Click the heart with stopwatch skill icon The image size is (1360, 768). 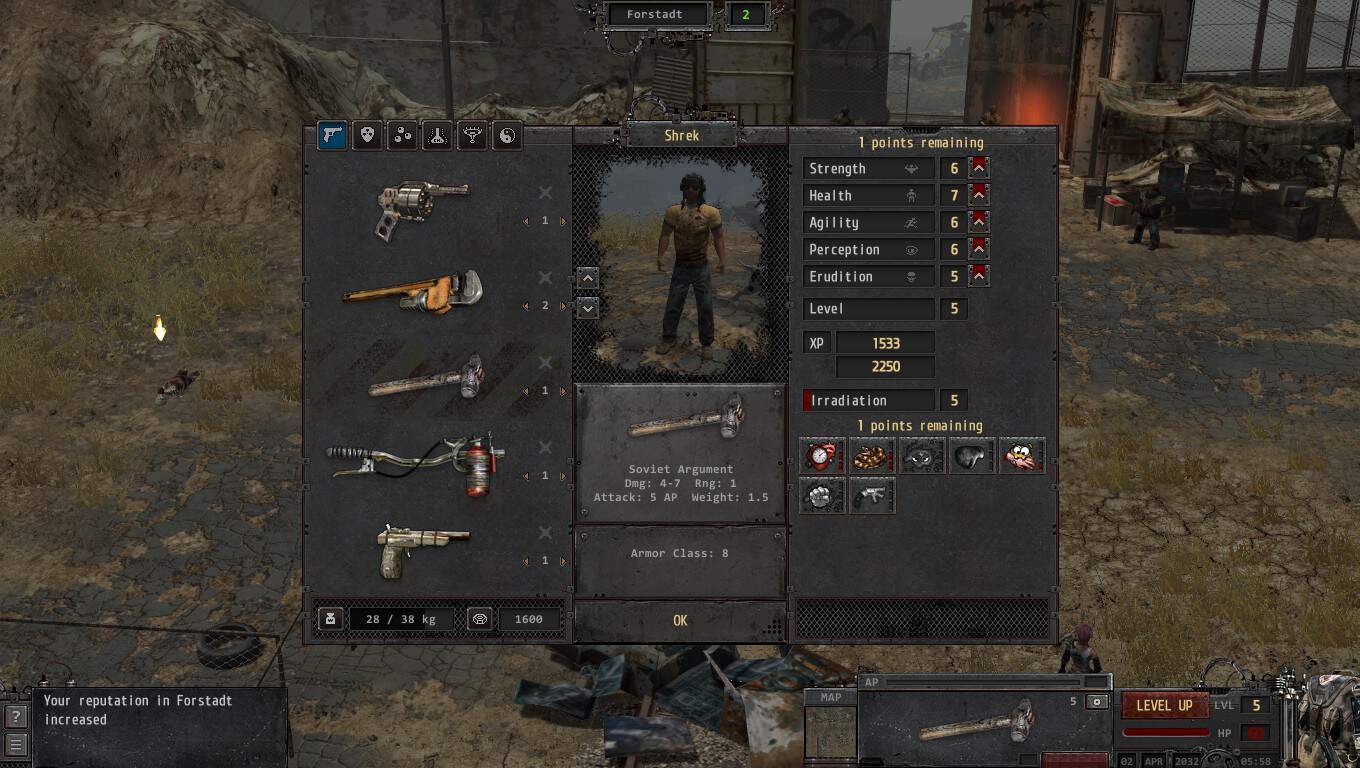pyautogui.click(x=821, y=455)
